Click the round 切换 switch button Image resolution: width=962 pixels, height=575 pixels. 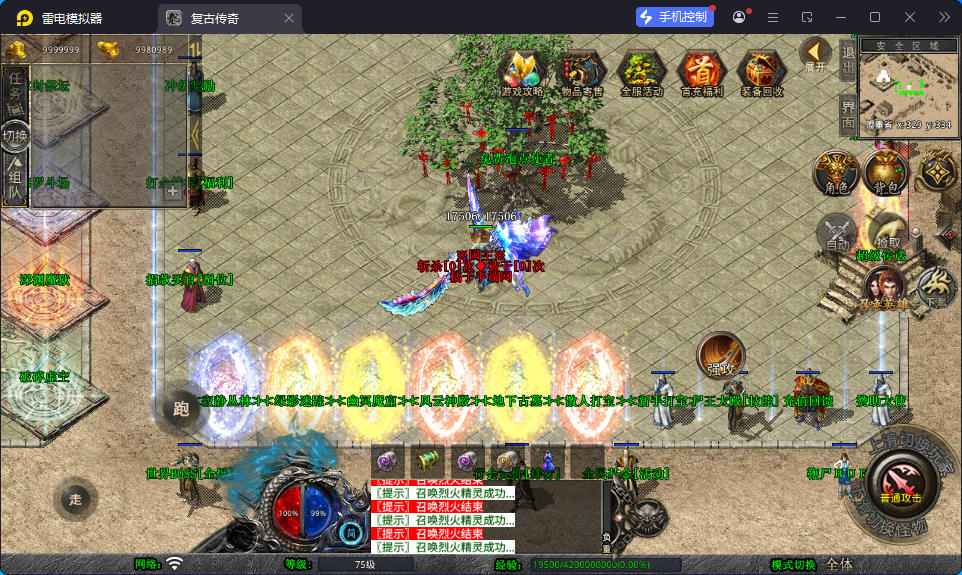(15, 136)
